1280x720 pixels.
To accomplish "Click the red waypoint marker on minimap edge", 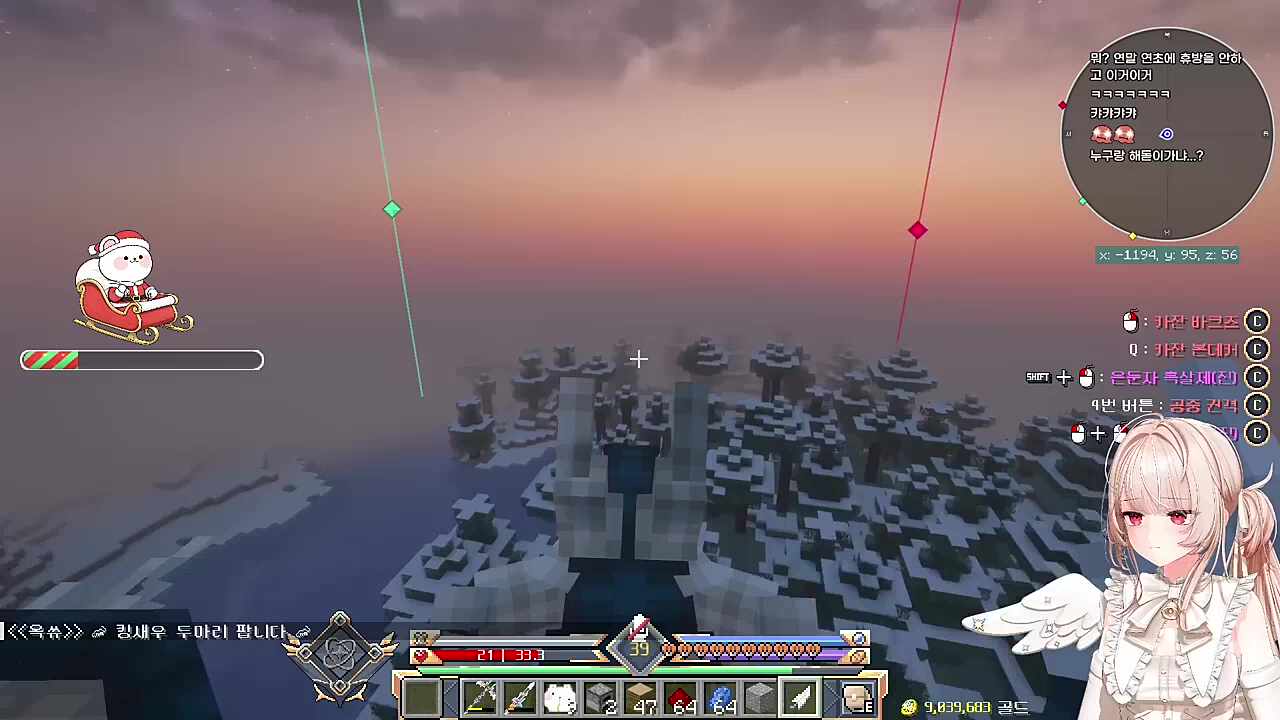I will [x=1063, y=105].
